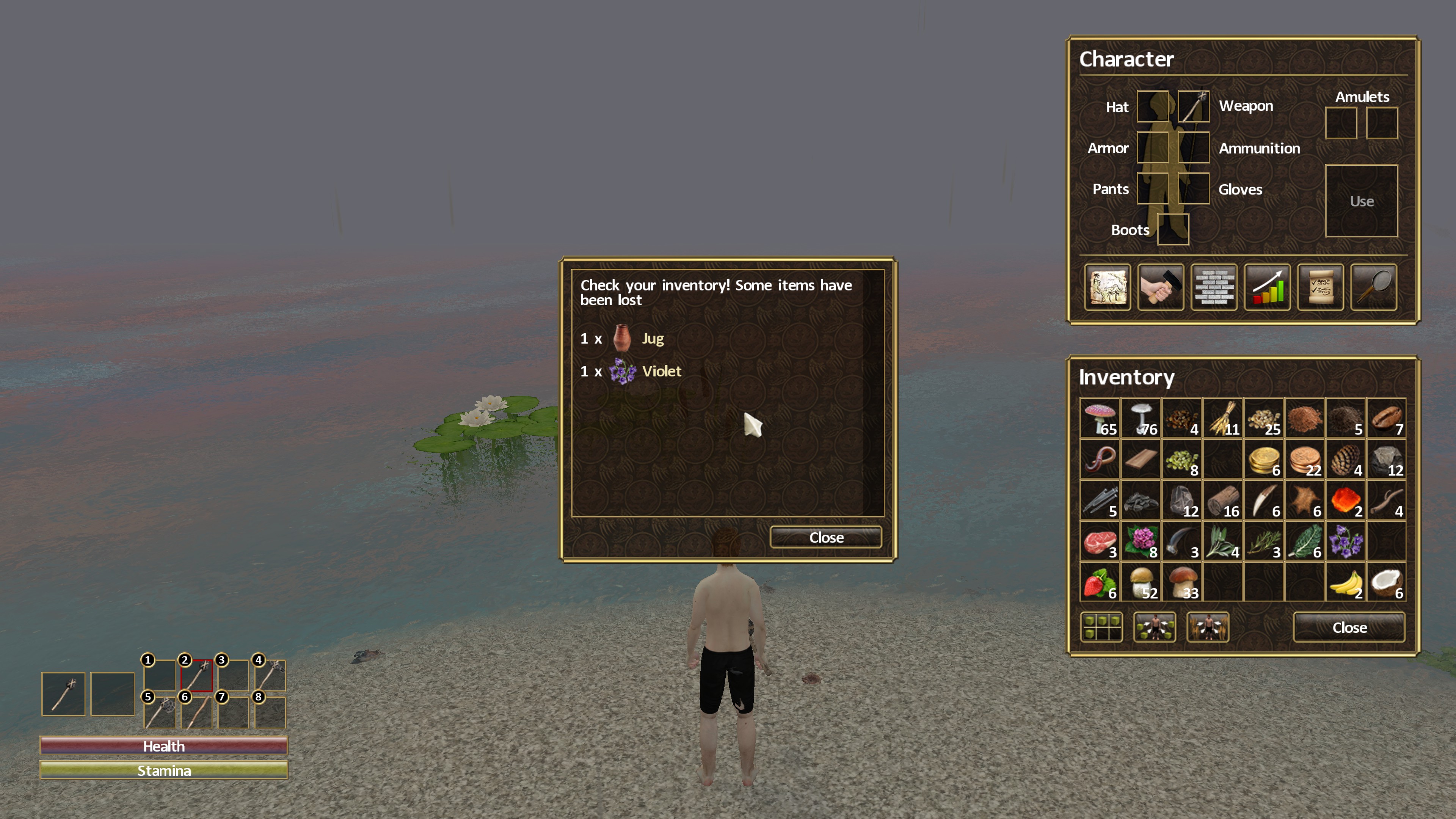Open the quest scroll icon
The height and width of the screenshot is (819, 1456).
click(x=1321, y=288)
